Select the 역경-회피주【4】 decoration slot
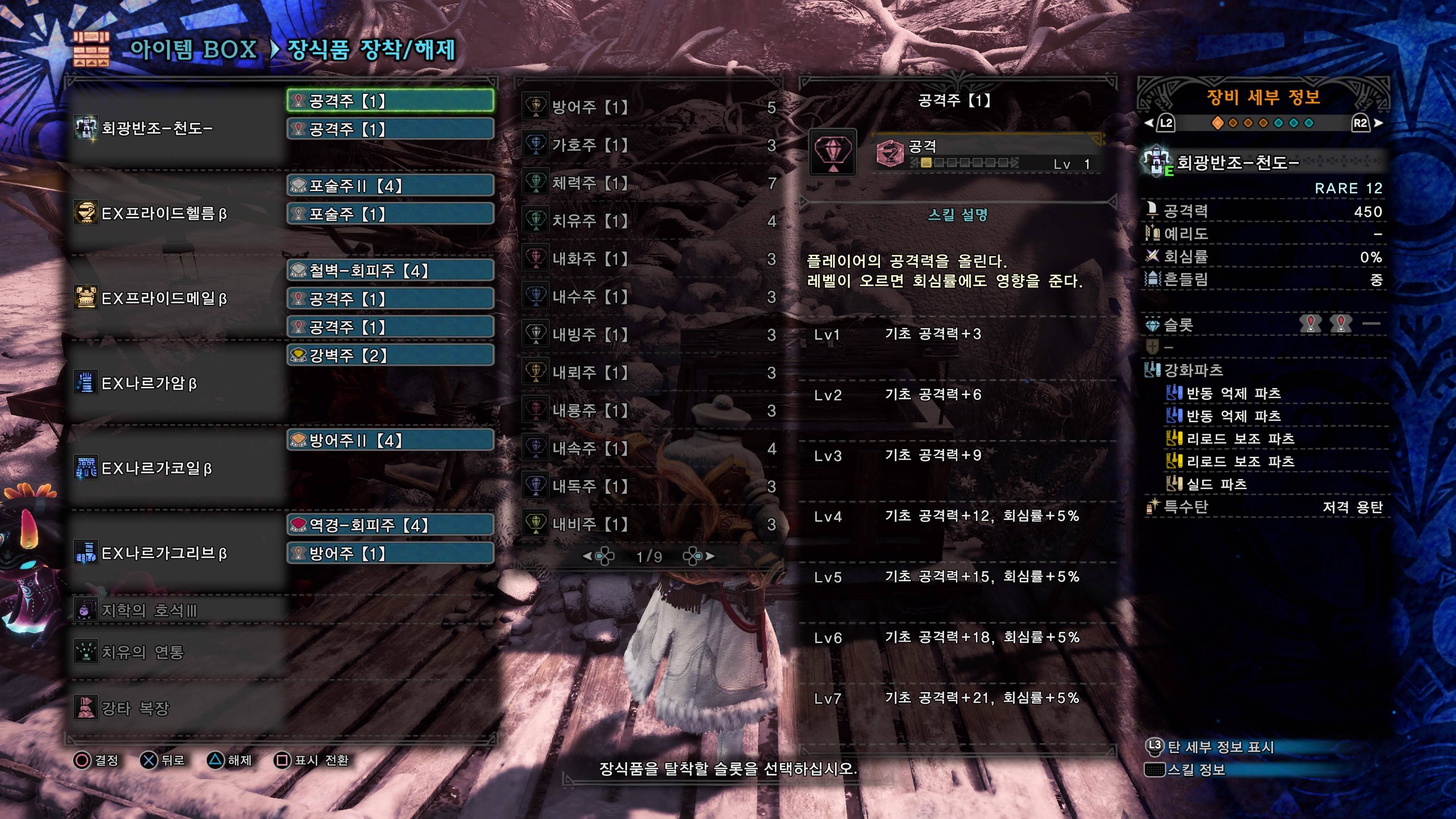Screen dimensions: 1456x819 390,524
